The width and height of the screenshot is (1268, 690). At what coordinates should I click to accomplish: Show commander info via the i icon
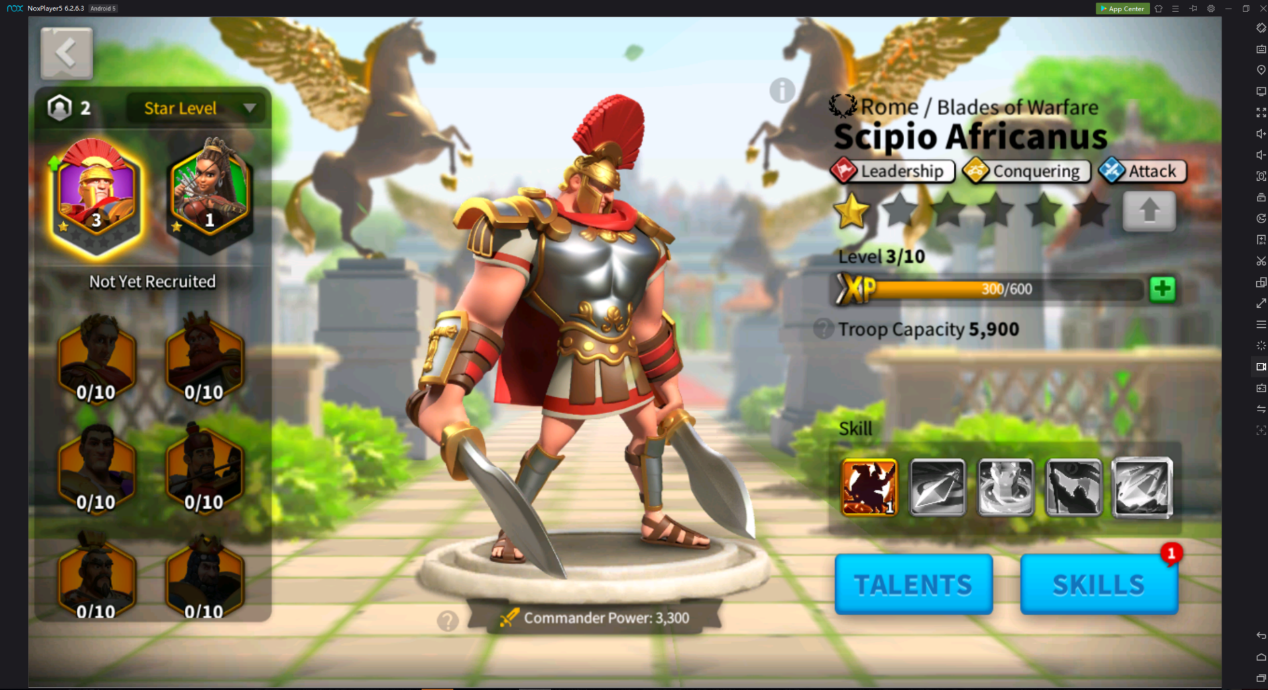pos(782,91)
